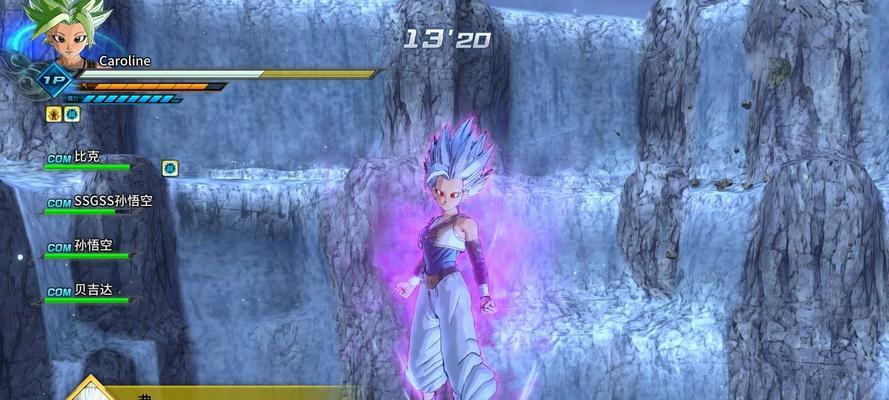The image size is (889, 400).
Task: Select the COM SSGSS孙悟空 teammate row
Action: tap(98, 203)
